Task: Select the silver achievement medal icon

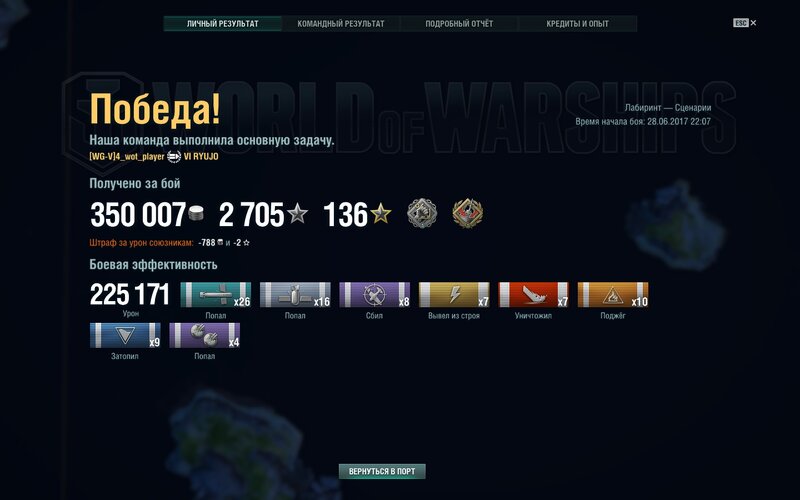Action: point(421,213)
